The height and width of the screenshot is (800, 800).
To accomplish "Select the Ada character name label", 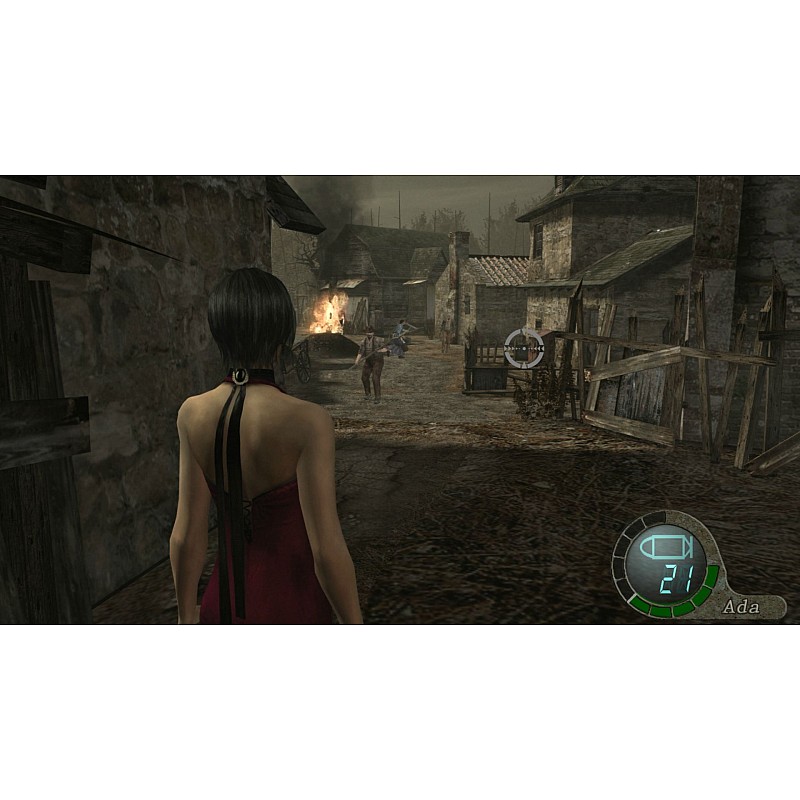I will [x=741, y=606].
